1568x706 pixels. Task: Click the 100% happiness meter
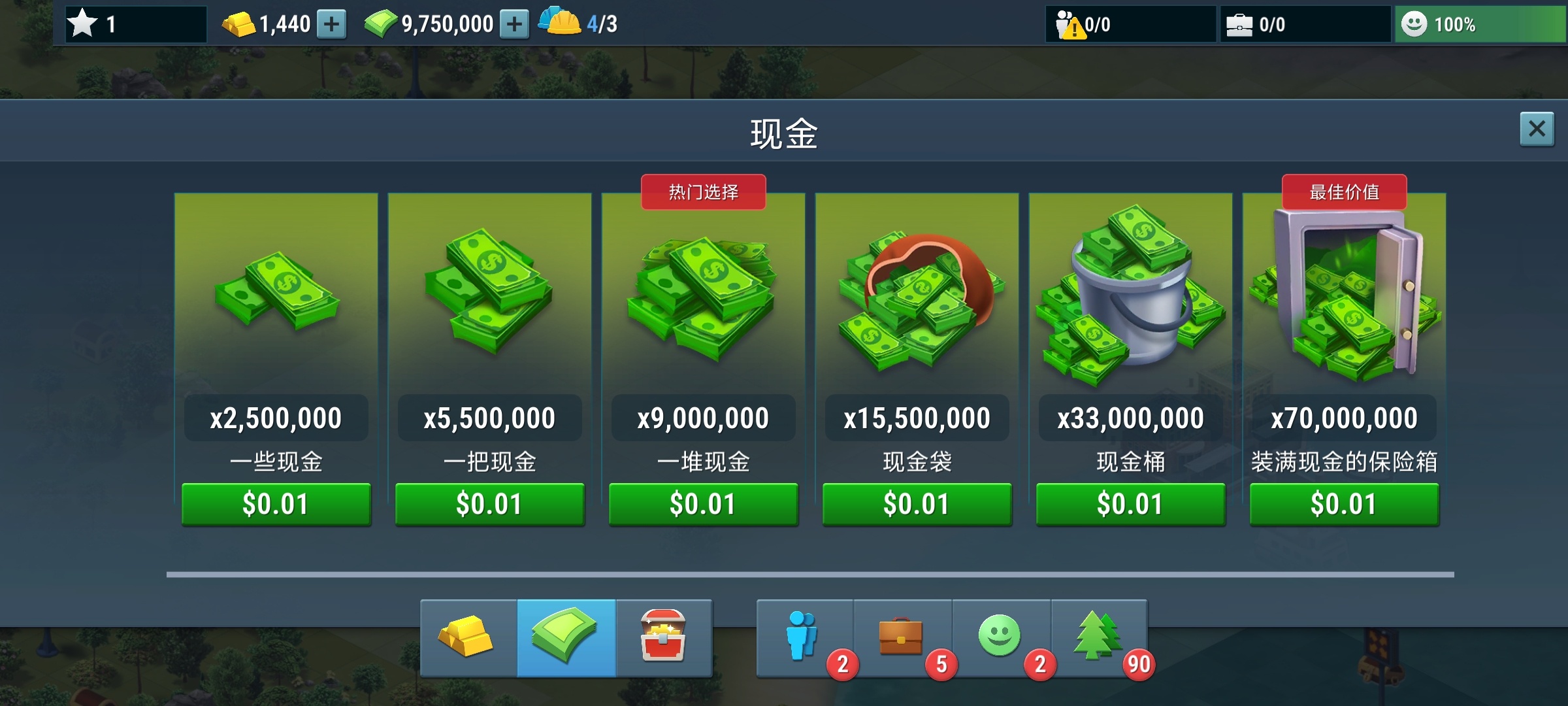coord(1480,24)
